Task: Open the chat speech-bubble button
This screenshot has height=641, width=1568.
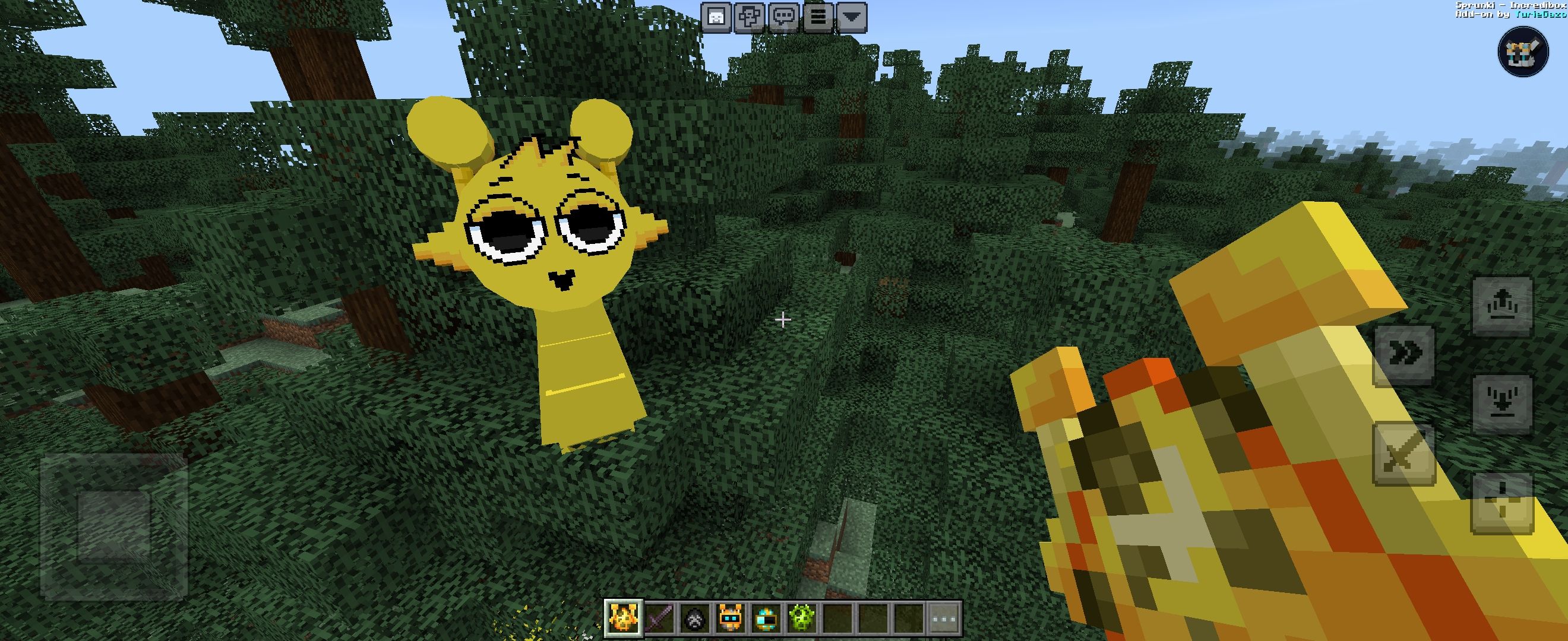Action: tap(784, 17)
